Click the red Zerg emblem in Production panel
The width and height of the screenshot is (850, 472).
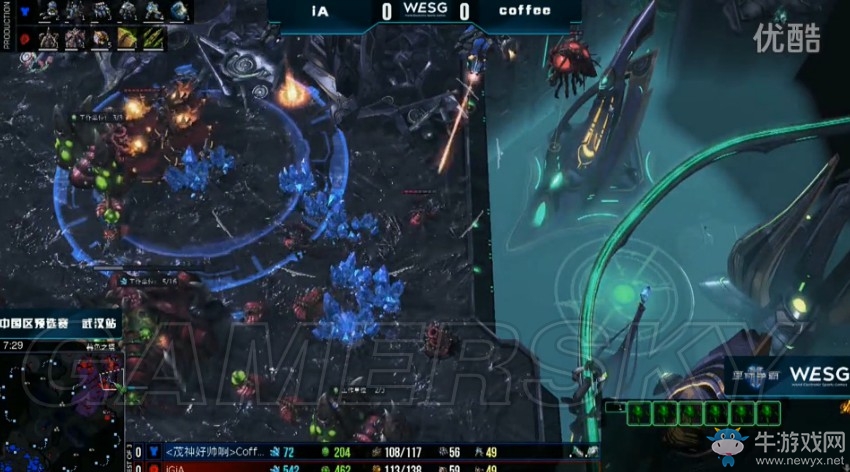coord(25,38)
